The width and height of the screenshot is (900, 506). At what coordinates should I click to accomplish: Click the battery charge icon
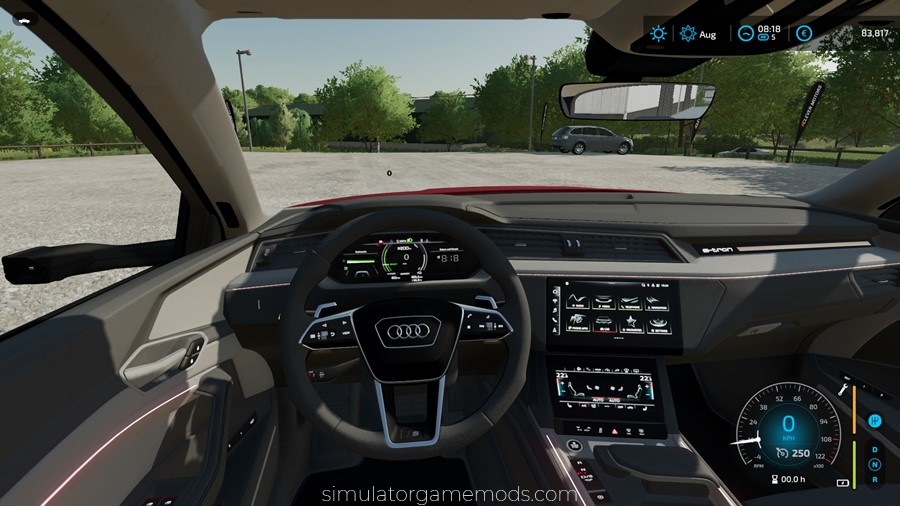coord(842,483)
